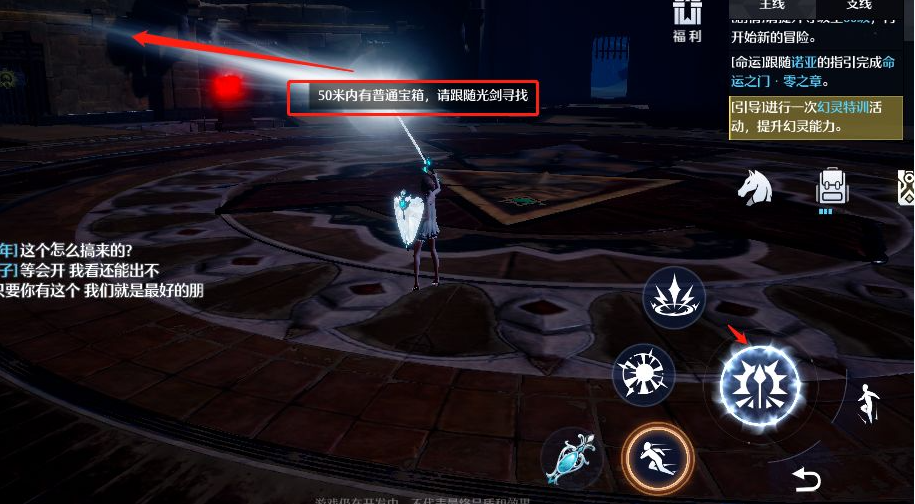Click the curved return arrow button
The width and height of the screenshot is (915, 504).
click(x=806, y=480)
